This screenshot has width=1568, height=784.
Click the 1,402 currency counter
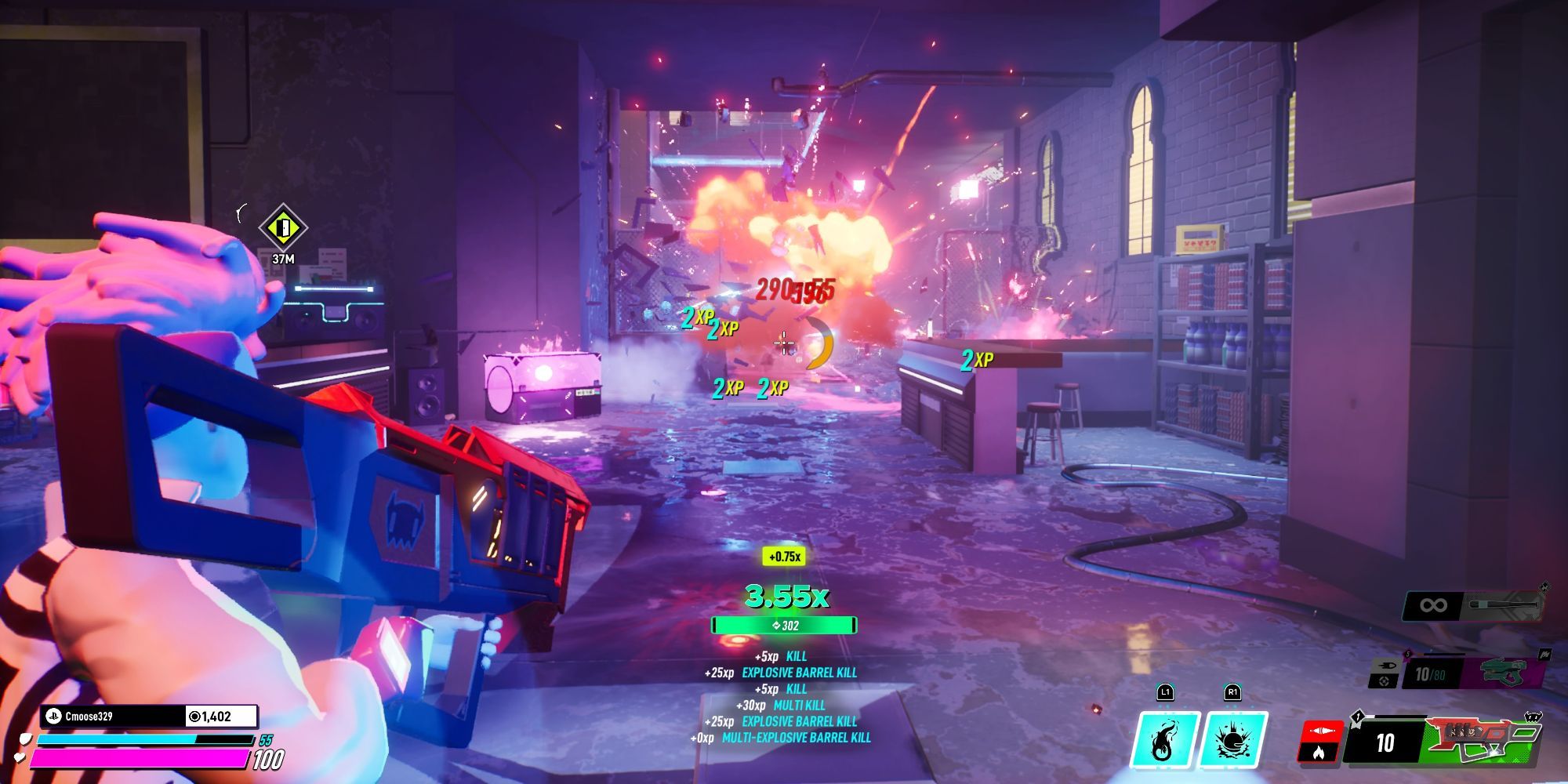coord(209,716)
